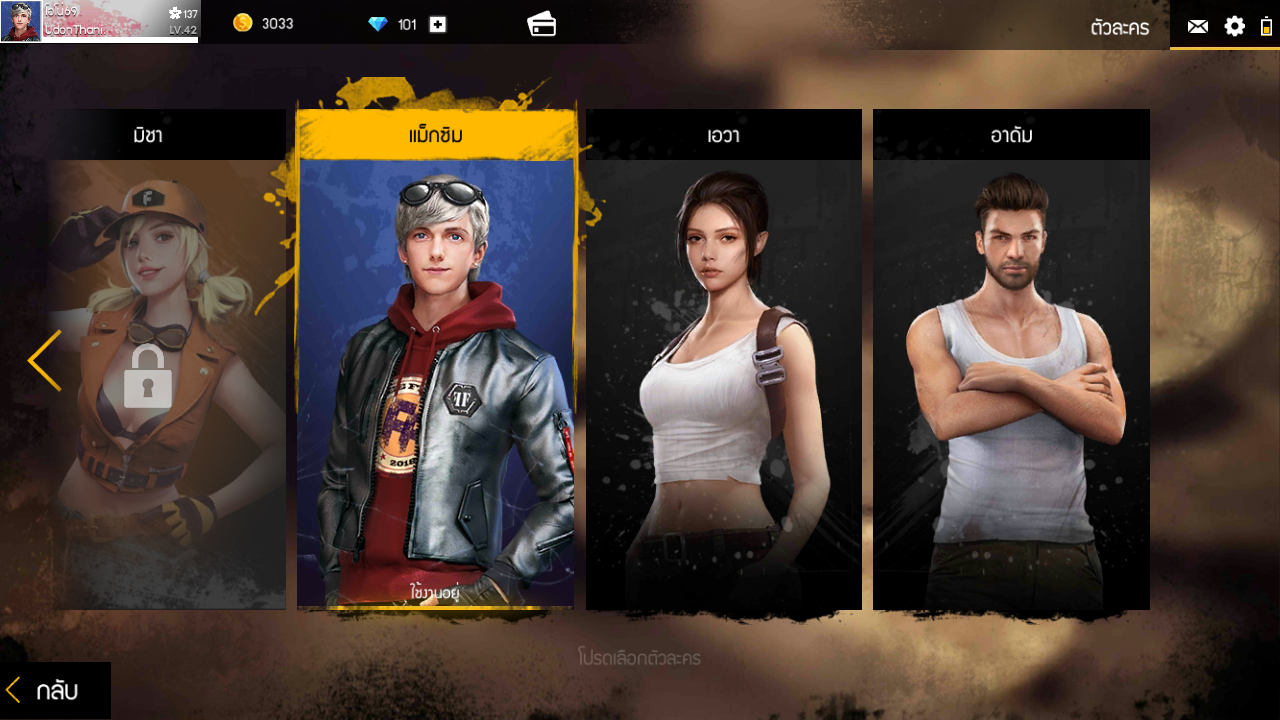This screenshot has width=1280, height=720.
Task: Open the mail envelope icon
Action: (x=1197, y=26)
